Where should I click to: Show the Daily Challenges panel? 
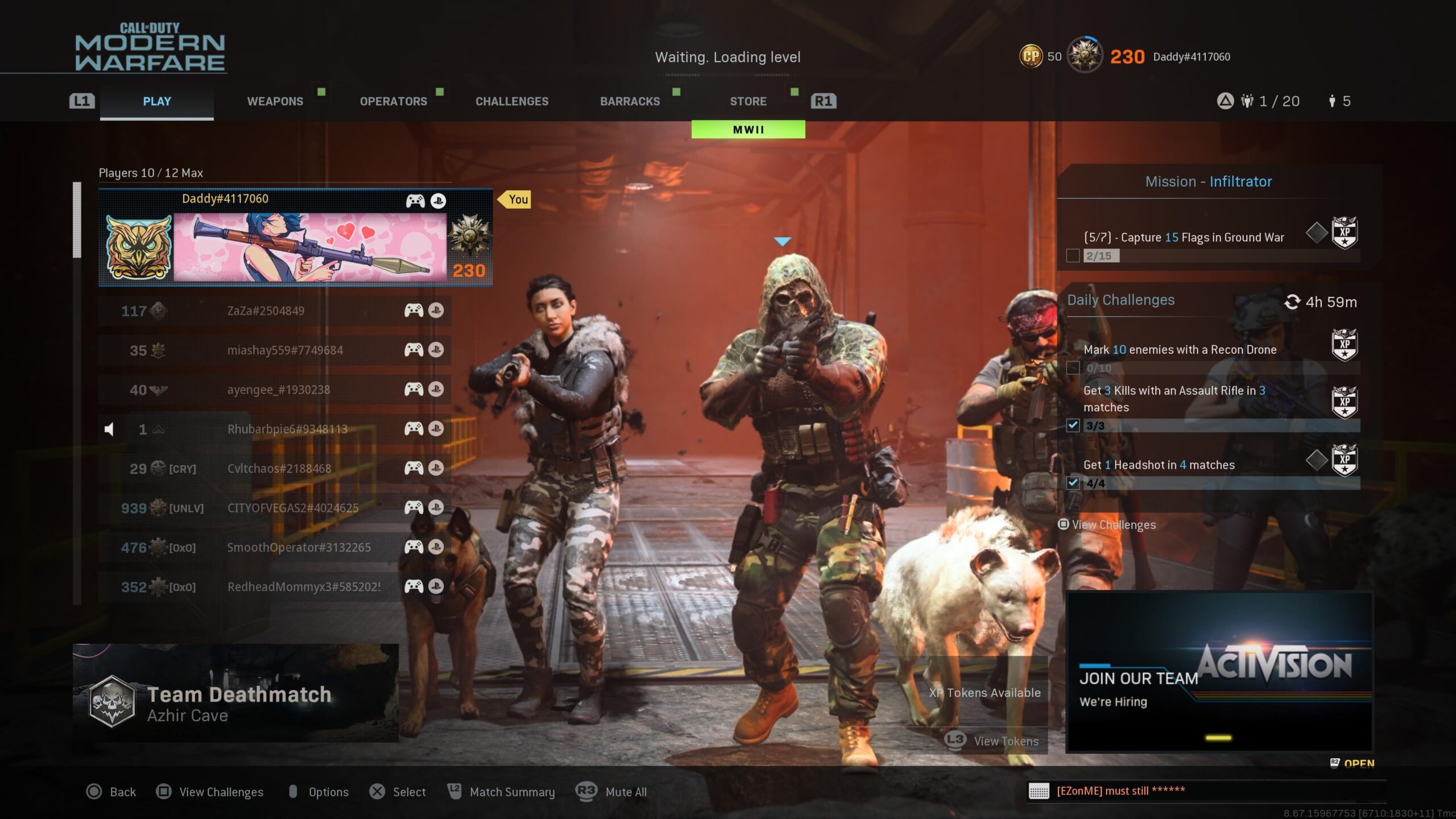coord(1120,300)
